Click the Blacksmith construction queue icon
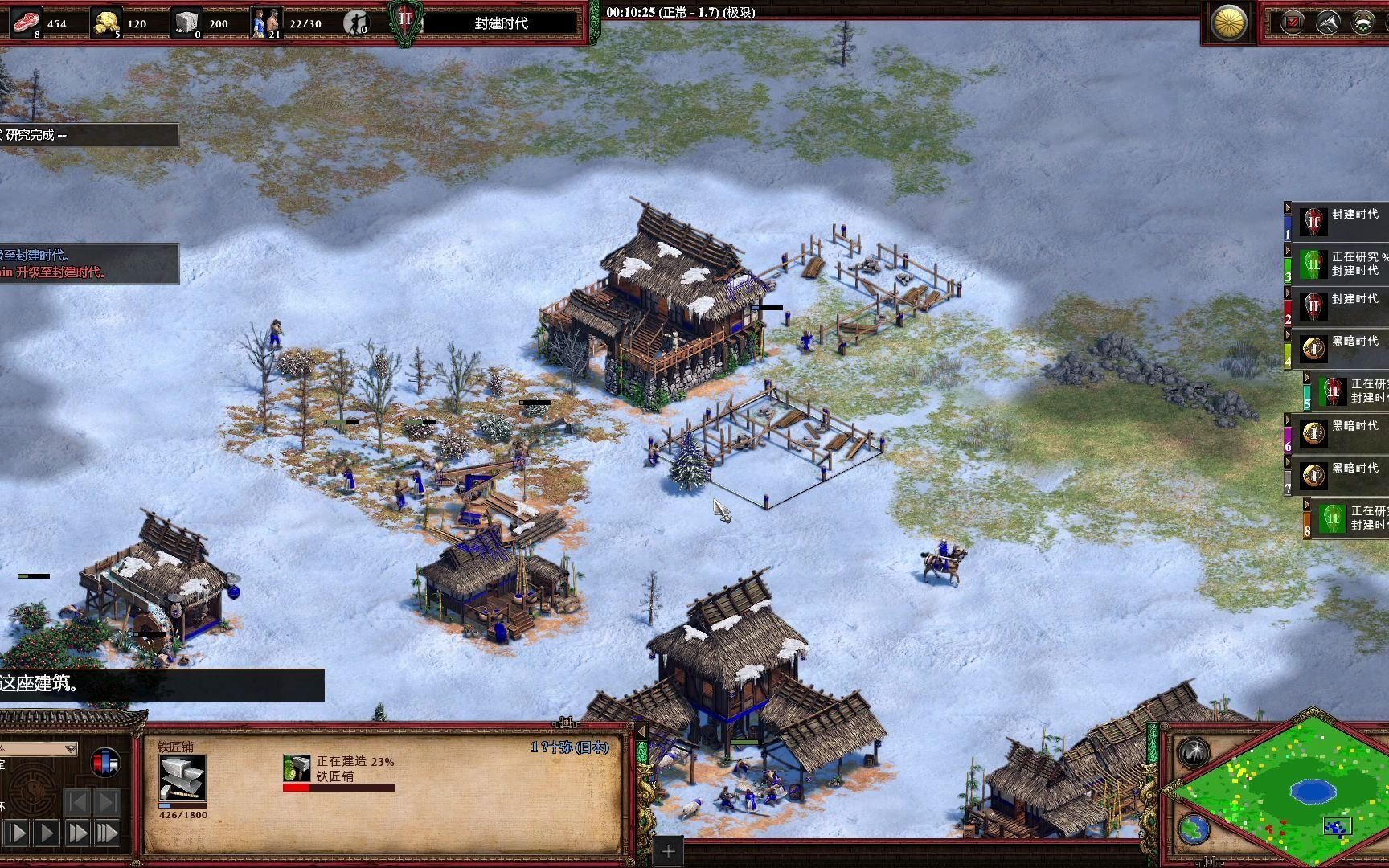1389x868 pixels. 297,768
